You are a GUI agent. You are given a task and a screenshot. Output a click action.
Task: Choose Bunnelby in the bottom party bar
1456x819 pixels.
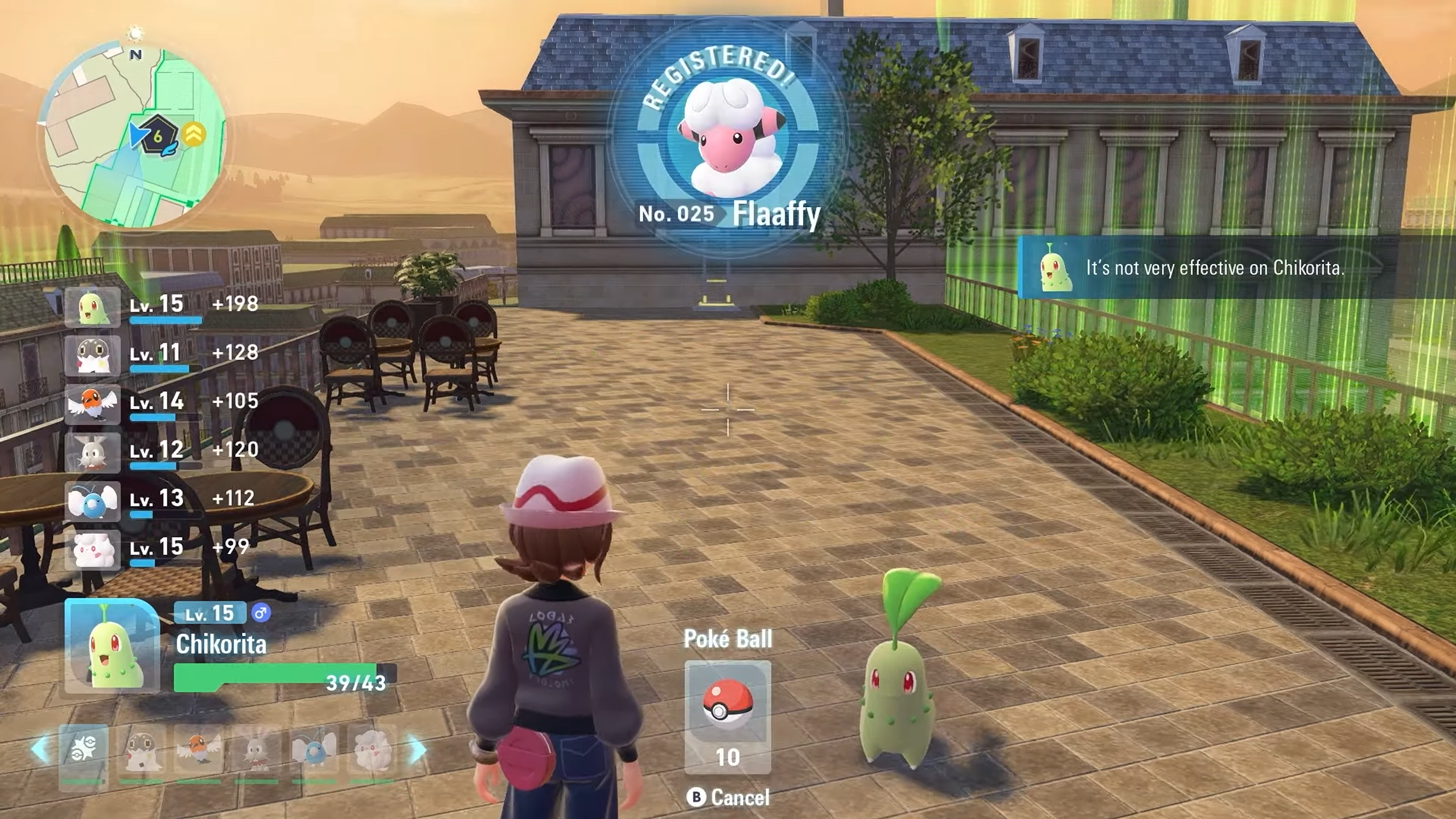[x=257, y=750]
